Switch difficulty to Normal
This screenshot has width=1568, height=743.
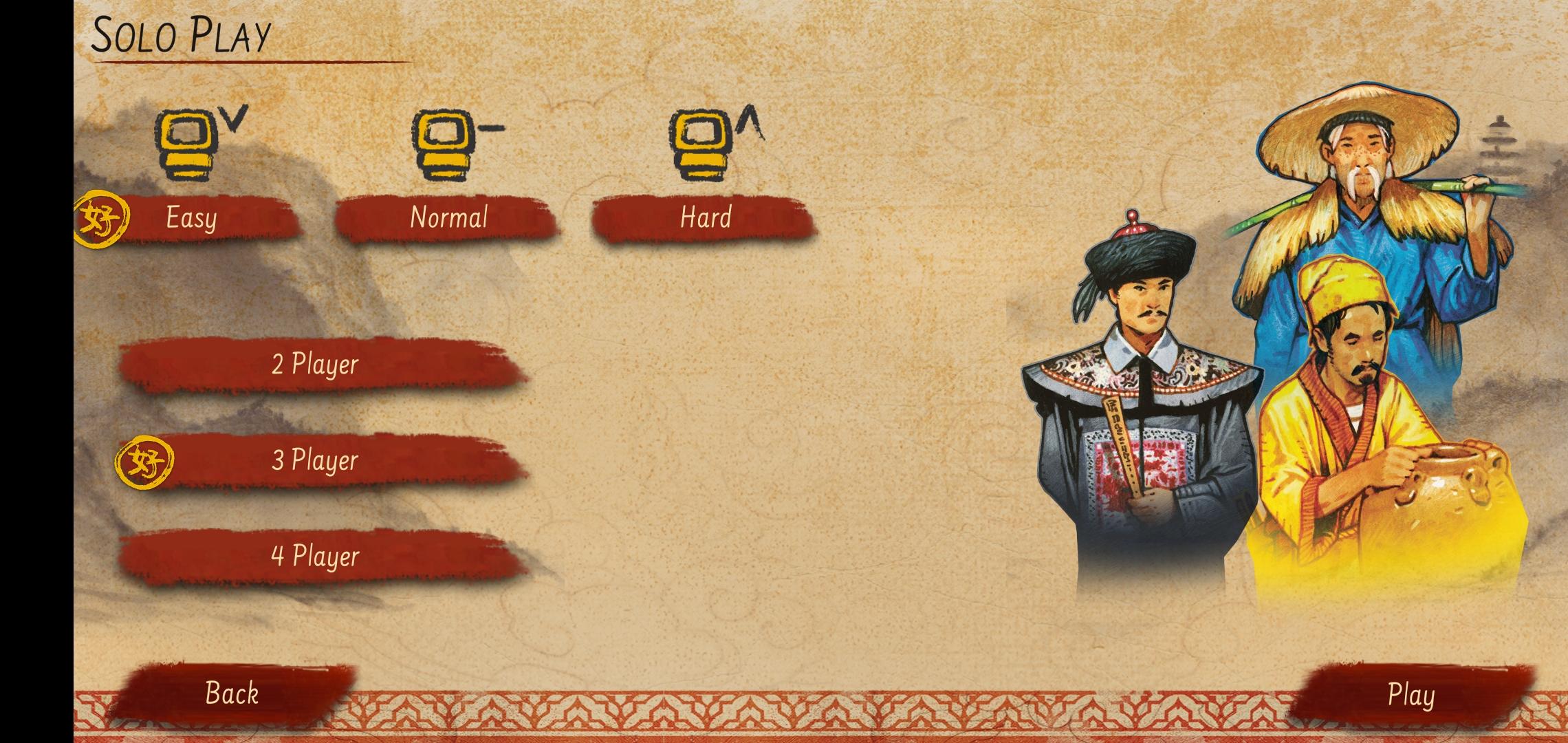tap(449, 219)
